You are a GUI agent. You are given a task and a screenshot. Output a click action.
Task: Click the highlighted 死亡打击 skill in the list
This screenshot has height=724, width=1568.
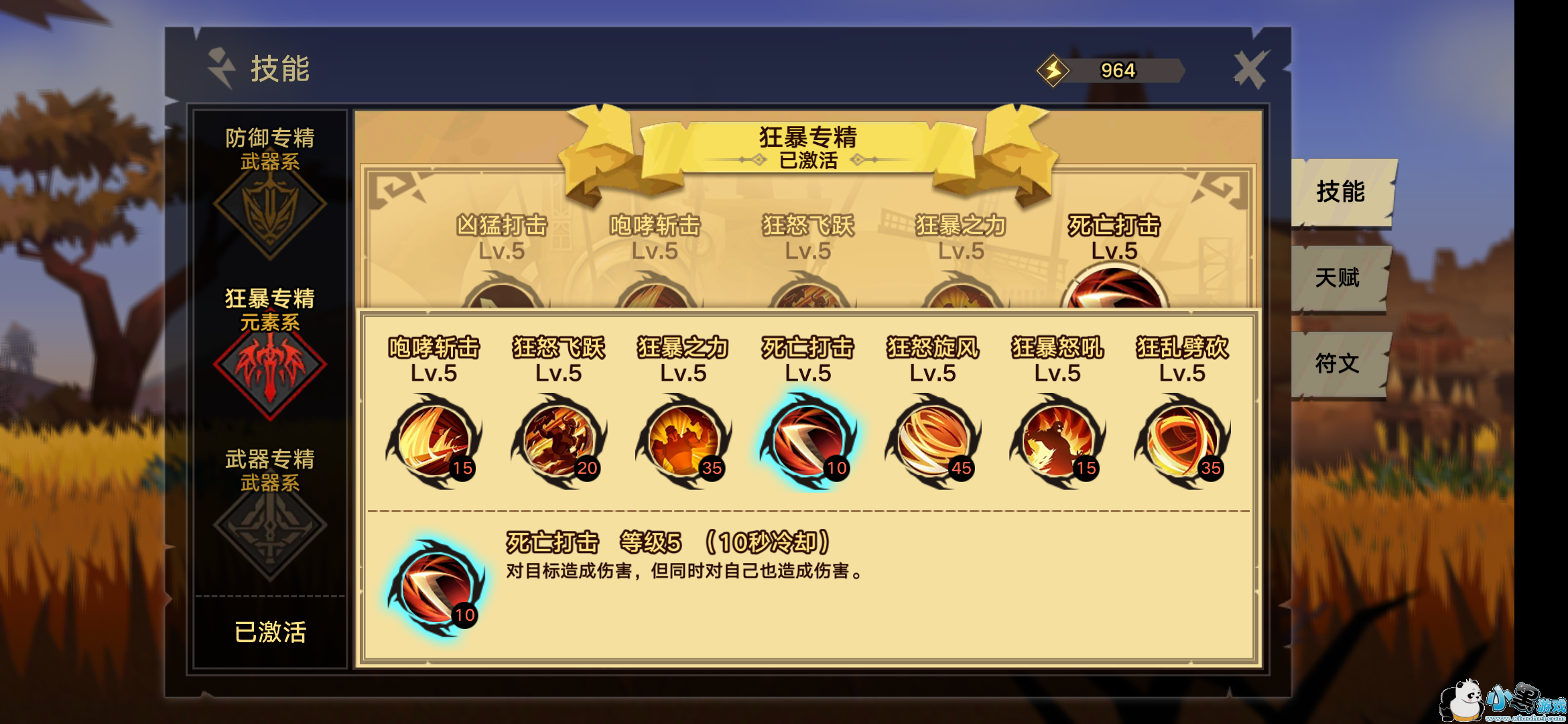click(x=807, y=442)
